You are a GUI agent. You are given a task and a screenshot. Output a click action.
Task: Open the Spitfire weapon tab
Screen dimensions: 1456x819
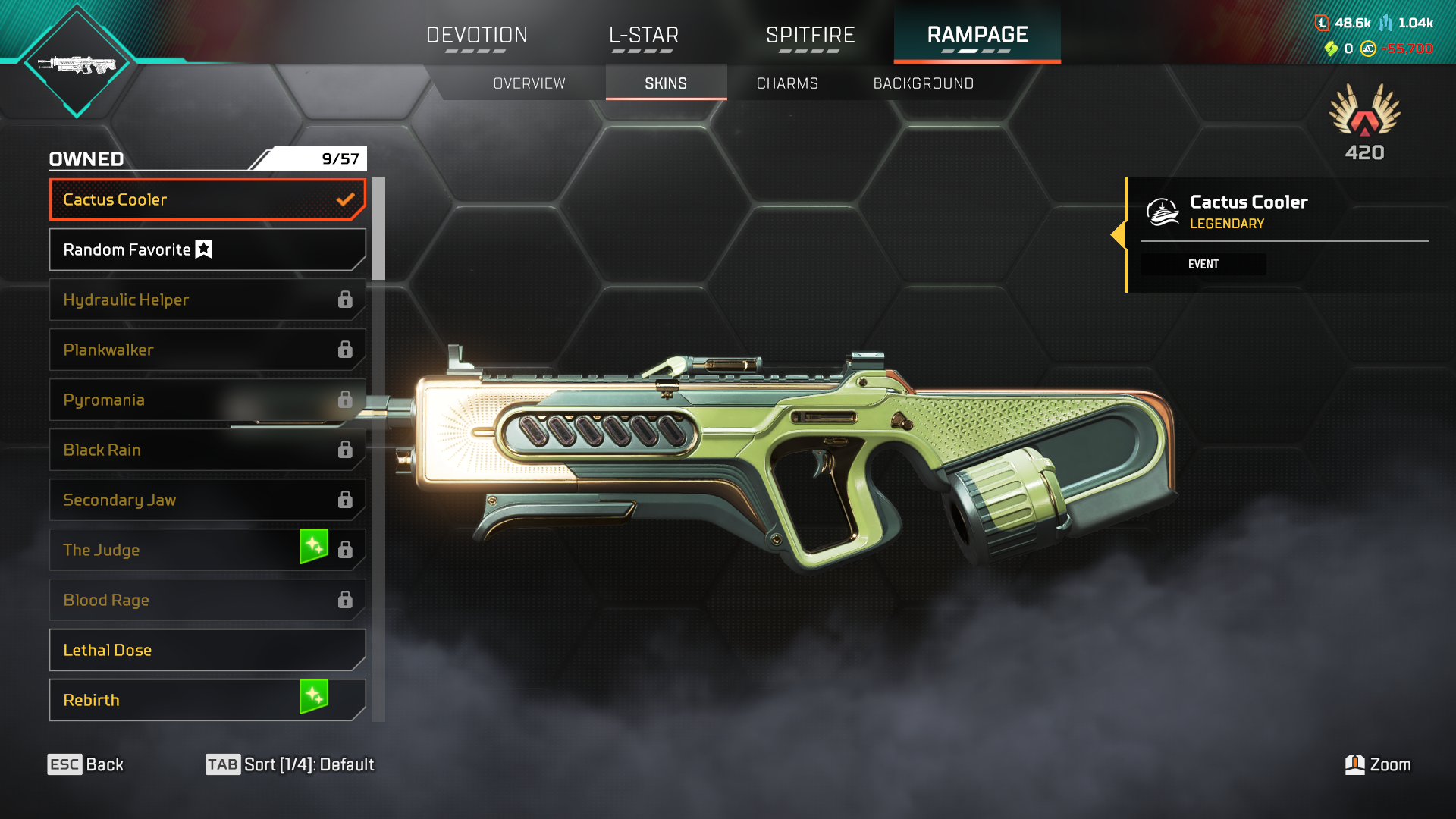[810, 36]
